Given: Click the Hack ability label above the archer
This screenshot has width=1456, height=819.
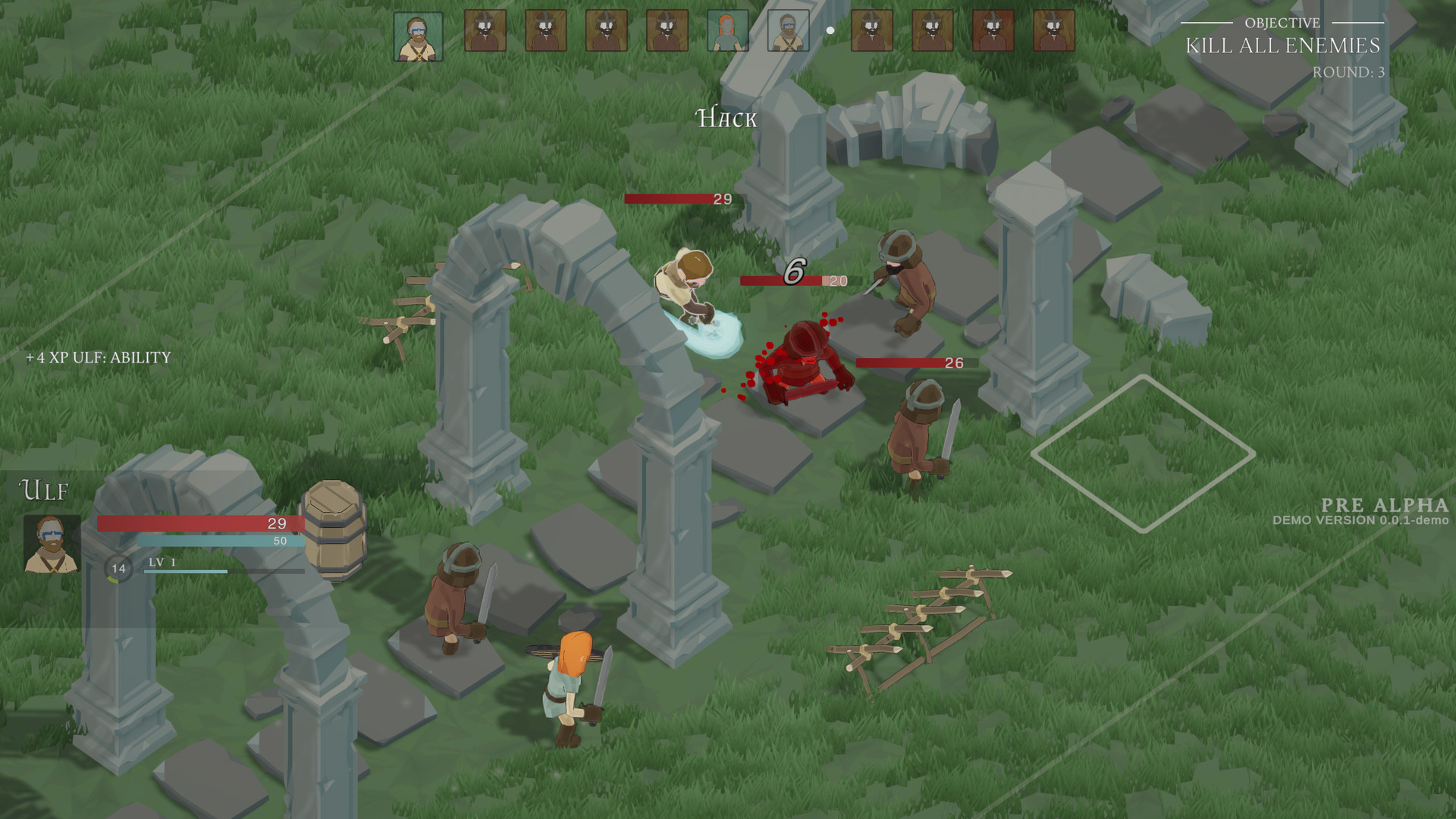Looking at the screenshot, I should (725, 118).
